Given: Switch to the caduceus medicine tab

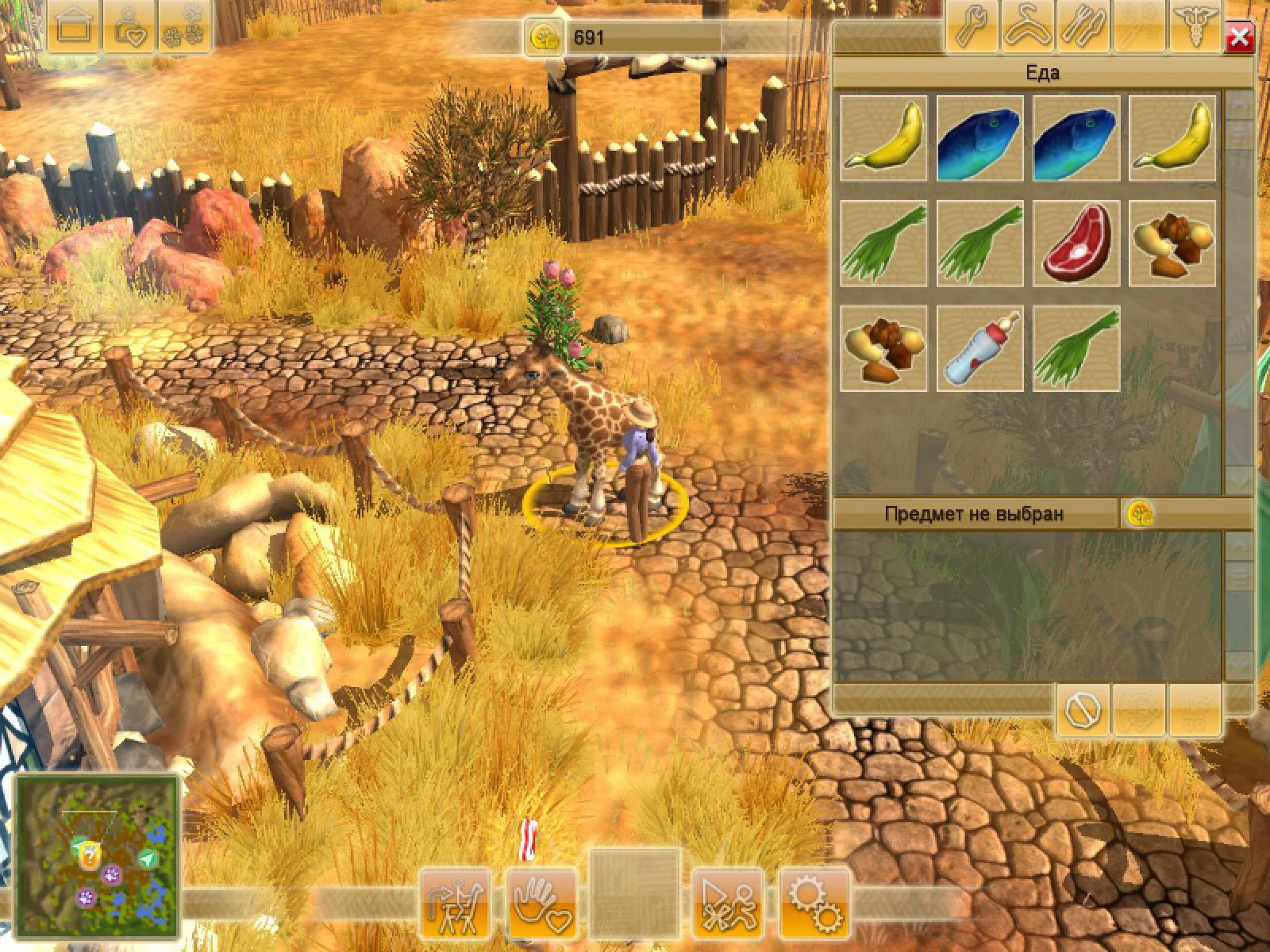Looking at the screenshot, I should pos(1193,28).
